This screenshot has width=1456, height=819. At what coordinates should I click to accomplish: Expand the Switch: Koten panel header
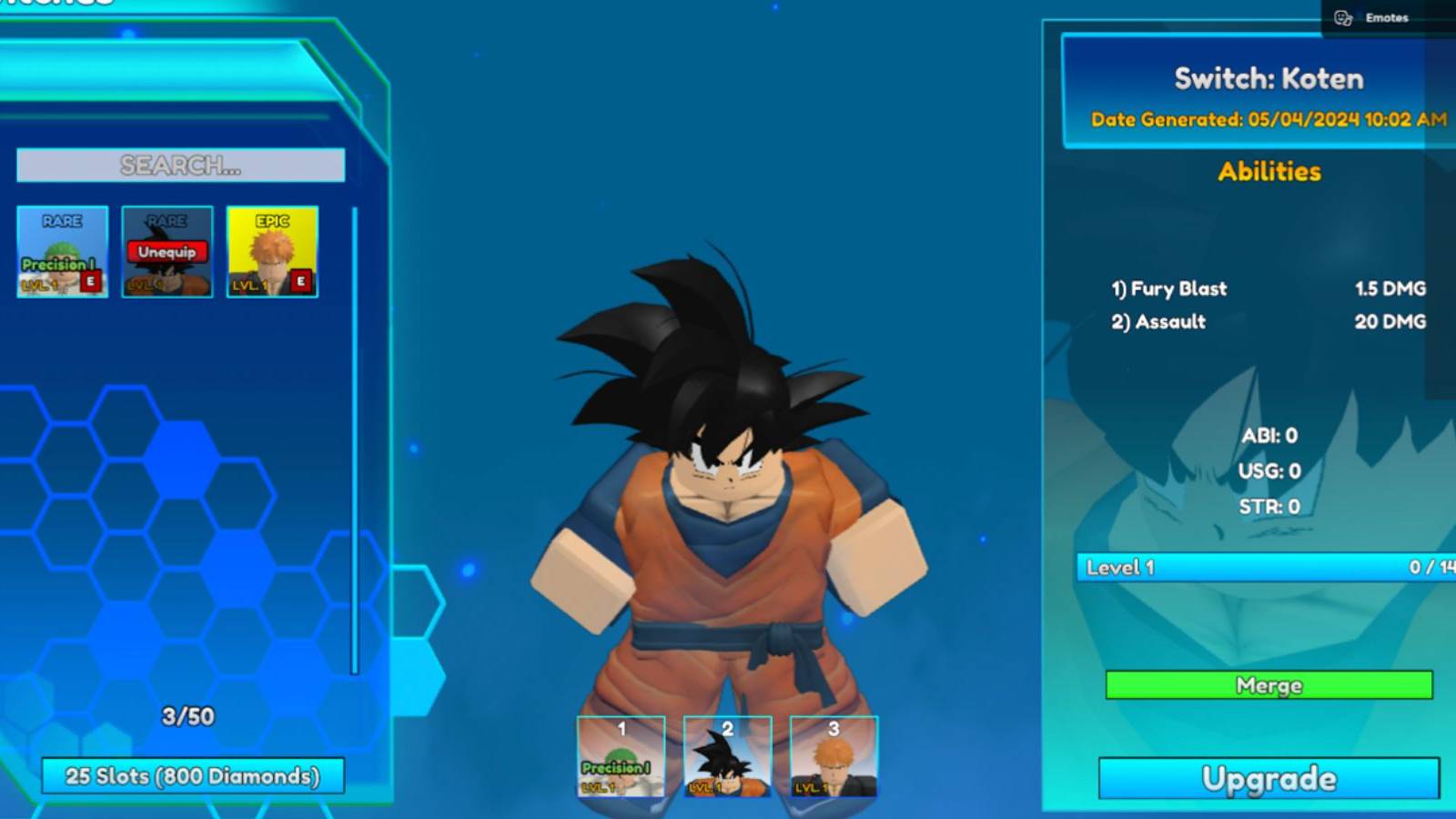point(1269,79)
